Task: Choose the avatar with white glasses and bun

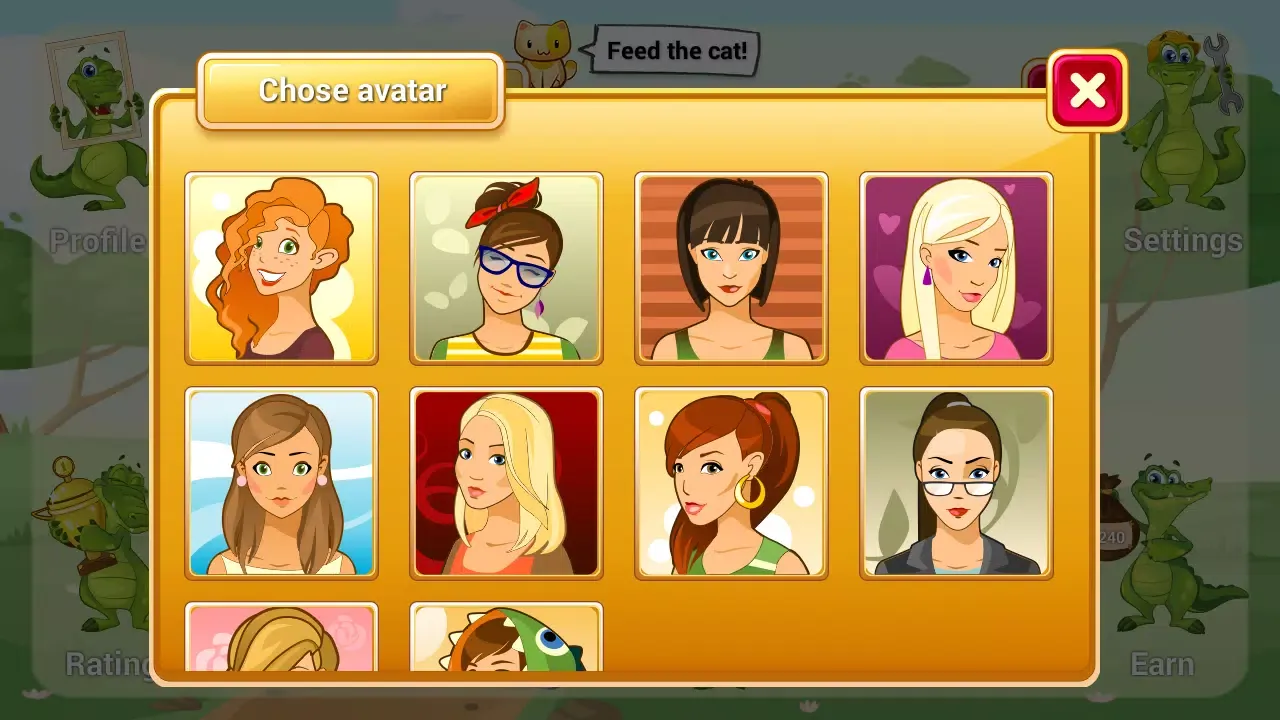Action: pos(956,483)
